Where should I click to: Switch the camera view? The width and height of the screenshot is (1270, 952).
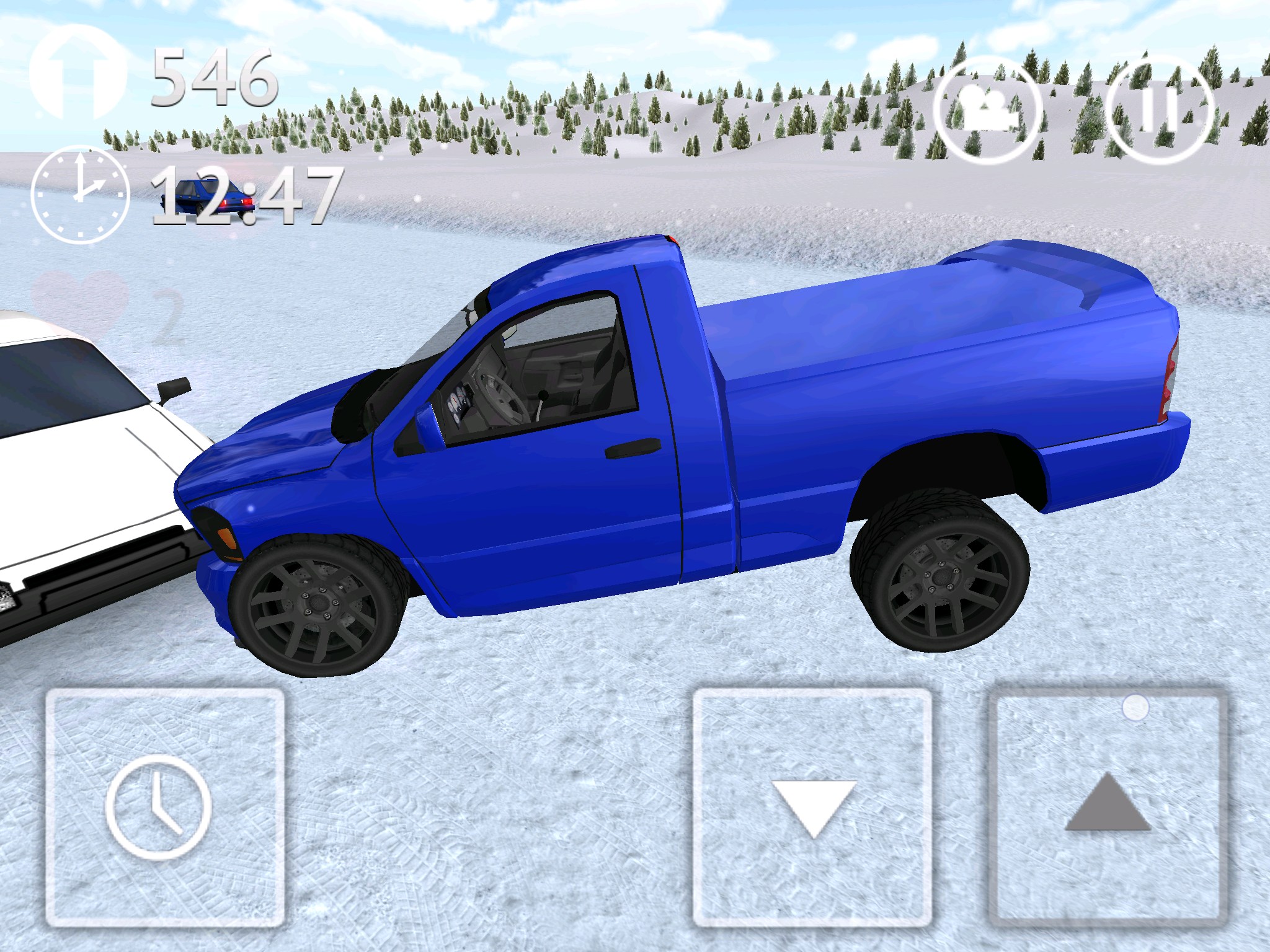986,112
